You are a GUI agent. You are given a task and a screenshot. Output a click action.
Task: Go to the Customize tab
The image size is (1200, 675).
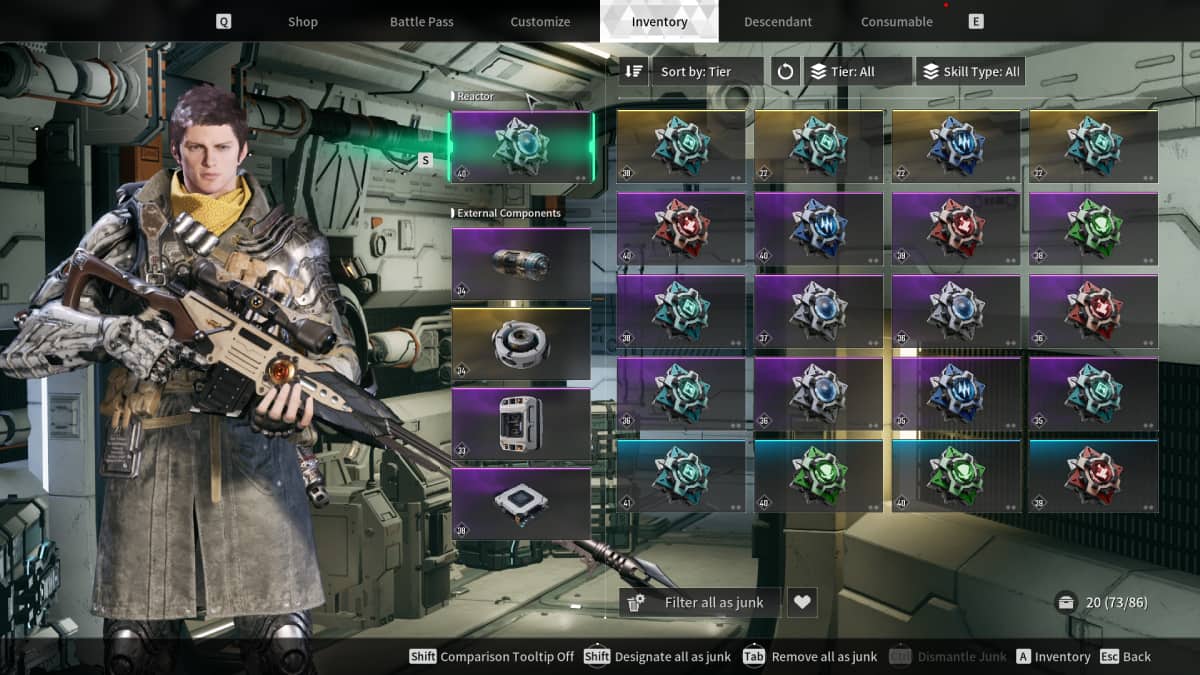tap(540, 22)
